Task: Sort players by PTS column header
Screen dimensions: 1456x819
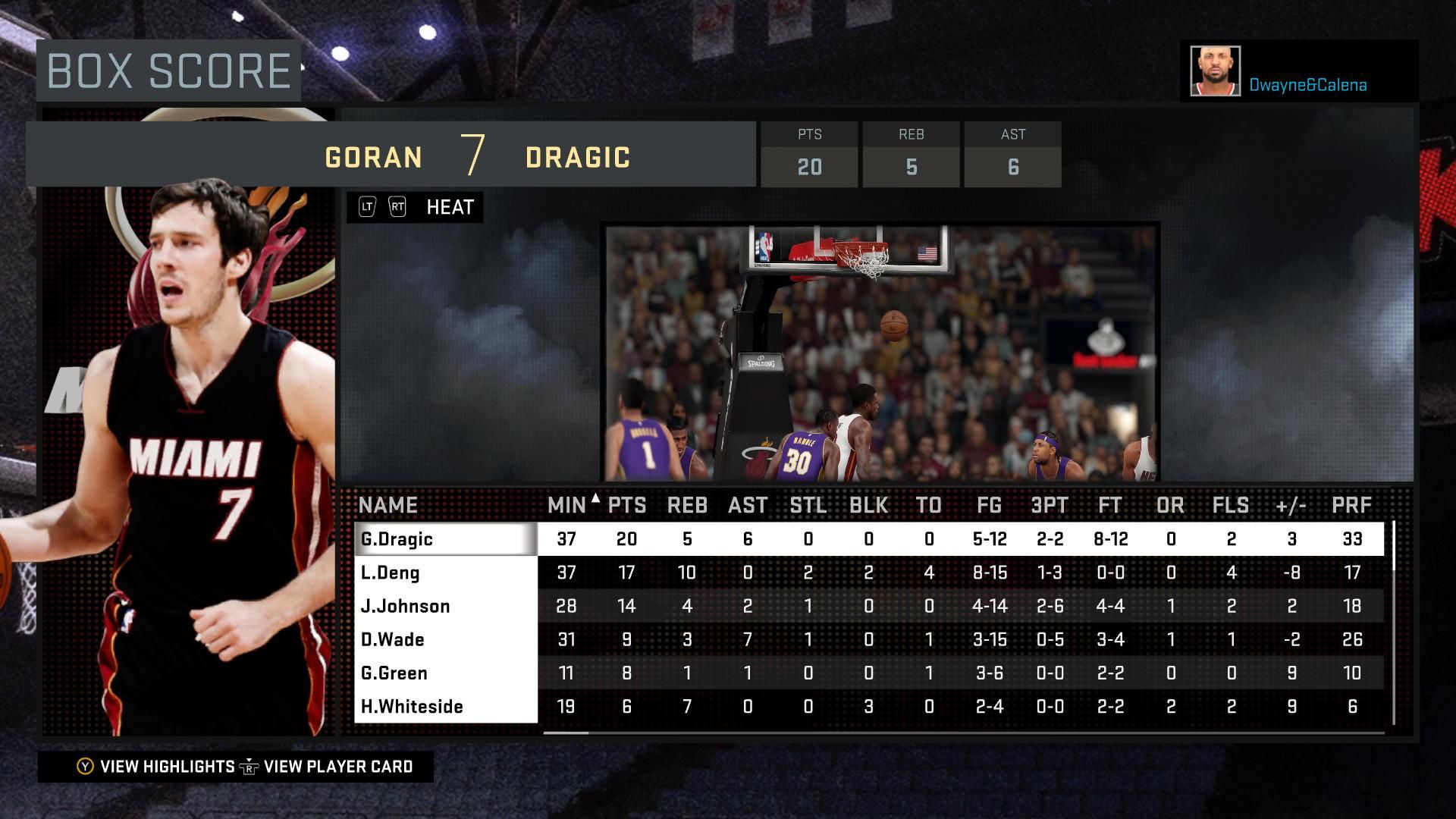Action: click(x=627, y=505)
